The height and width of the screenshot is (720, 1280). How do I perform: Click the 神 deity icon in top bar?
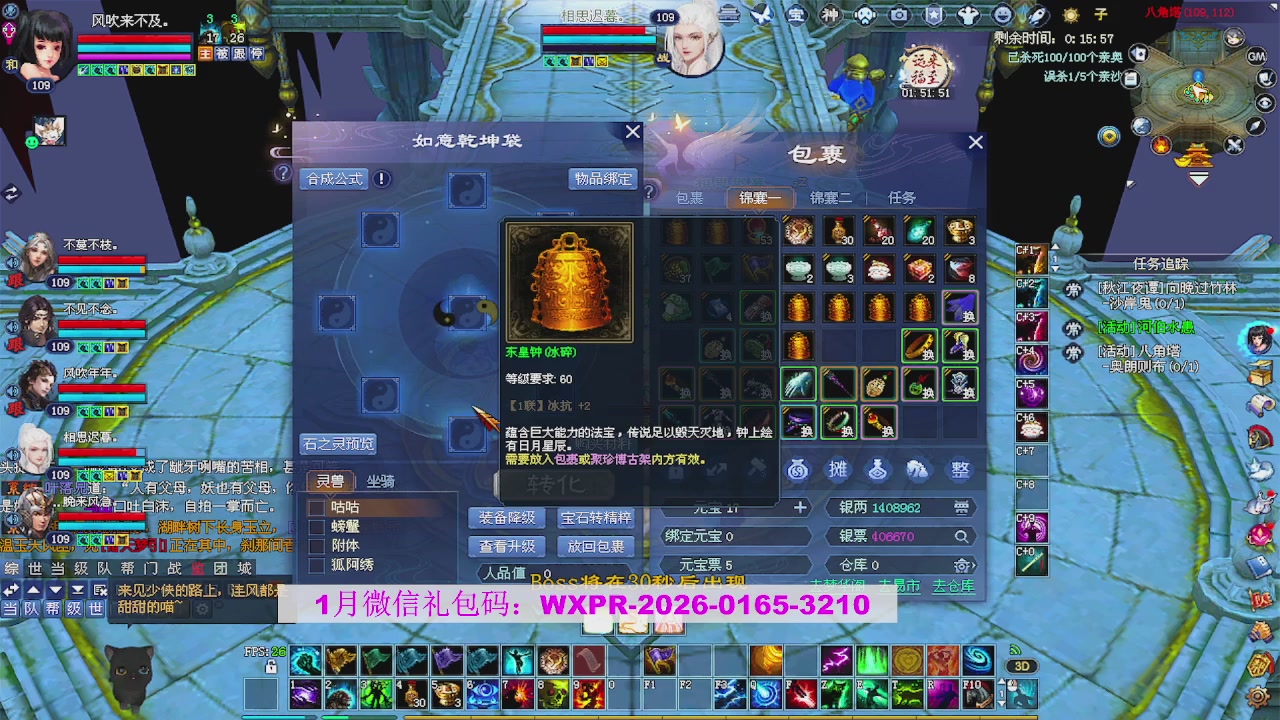pos(831,14)
